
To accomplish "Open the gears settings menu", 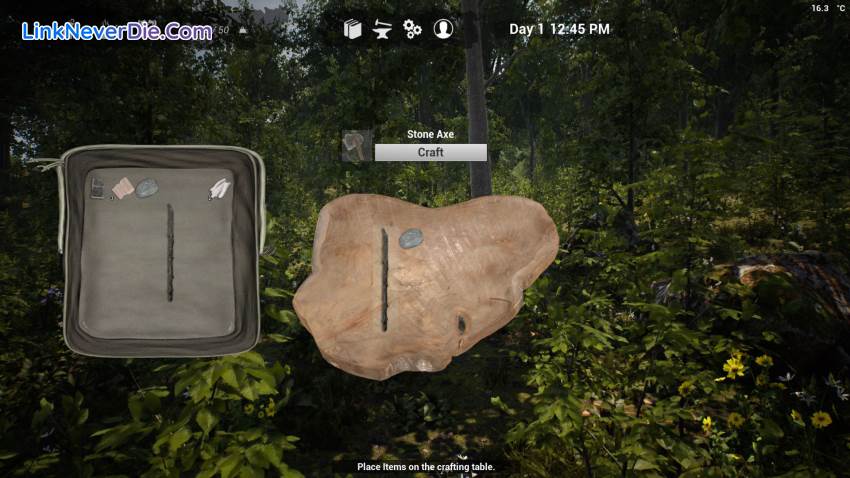I will 412,29.
